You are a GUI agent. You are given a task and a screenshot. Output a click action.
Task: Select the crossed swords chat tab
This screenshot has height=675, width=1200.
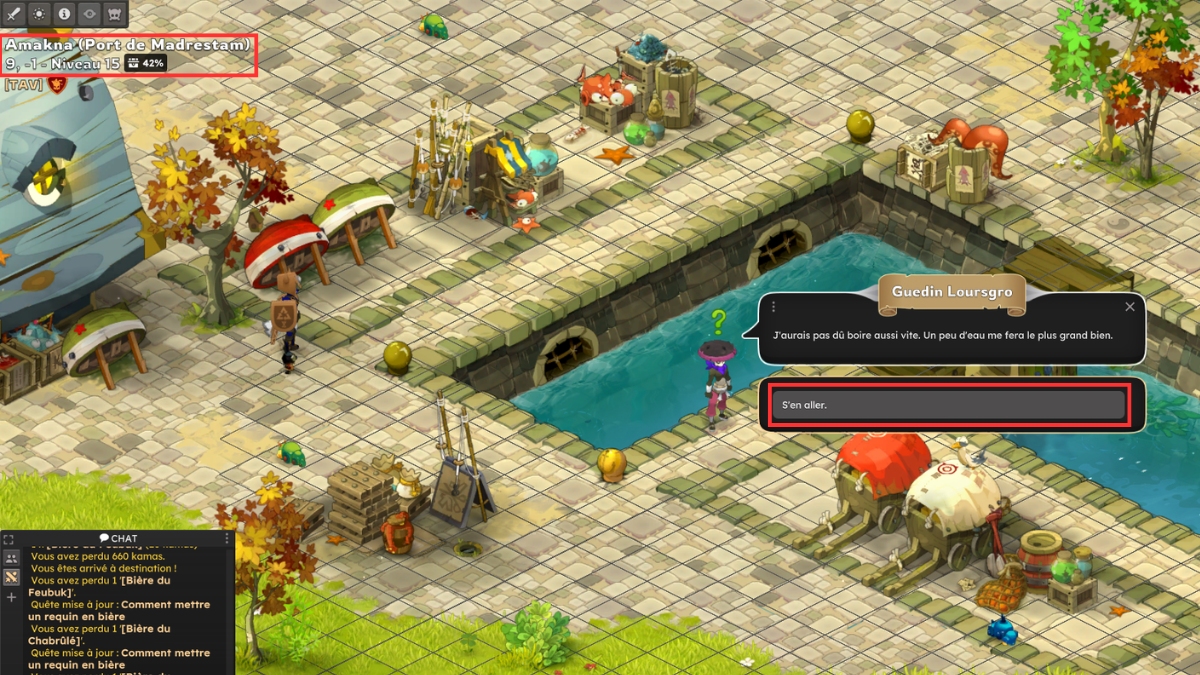pyautogui.click(x=11, y=577)
